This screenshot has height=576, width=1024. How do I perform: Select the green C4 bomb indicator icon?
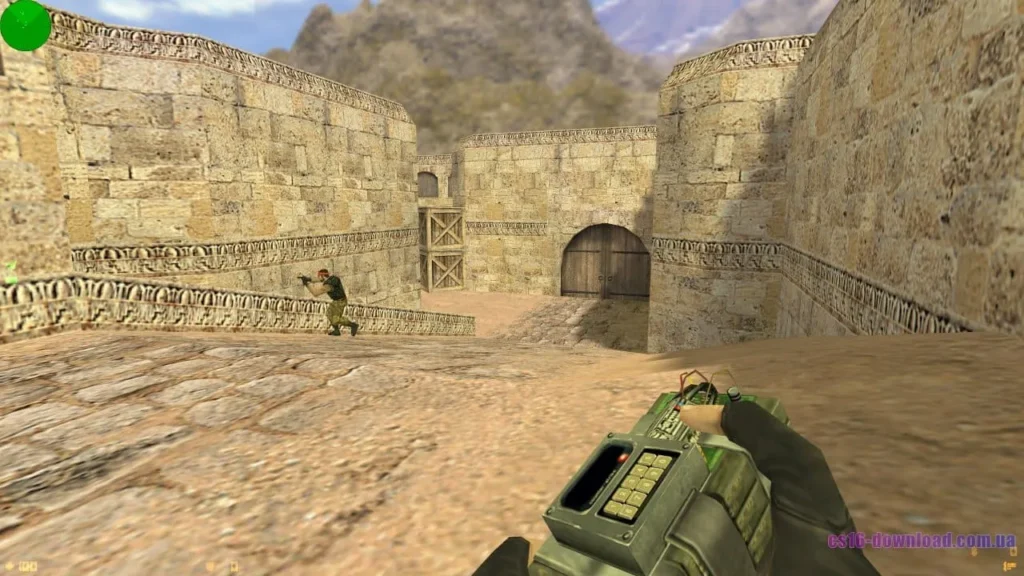coord(11,271)
